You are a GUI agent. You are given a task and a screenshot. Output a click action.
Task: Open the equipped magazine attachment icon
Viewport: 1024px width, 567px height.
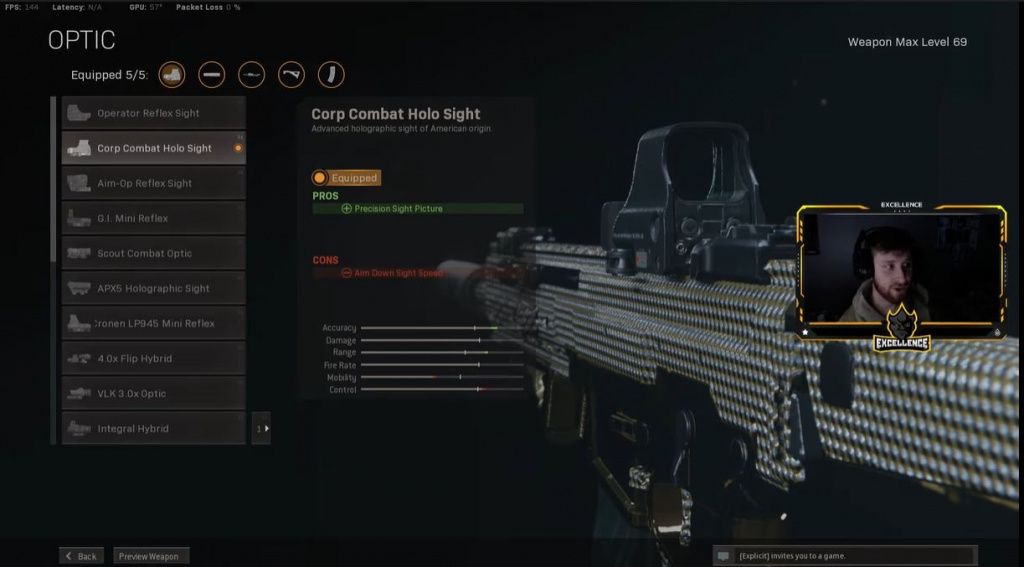tap(331, 75)
